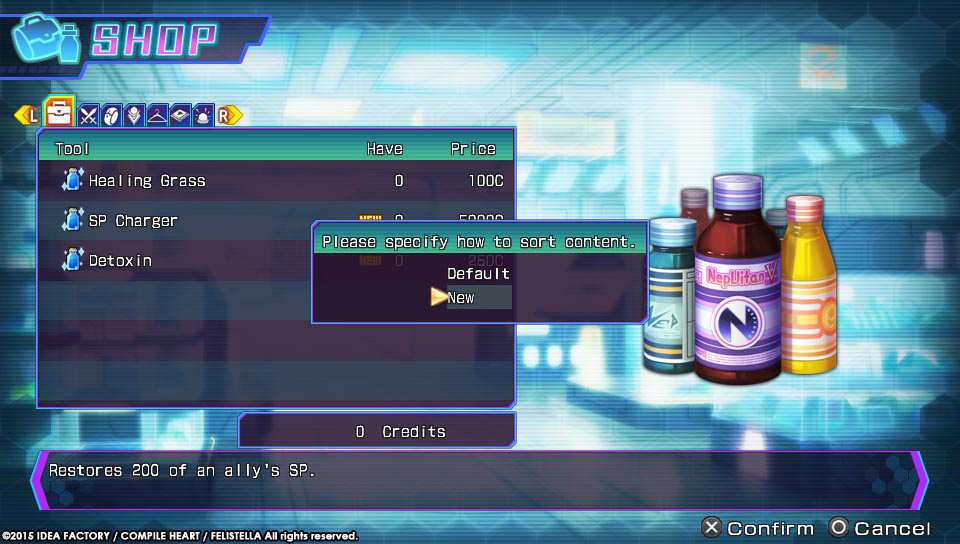Pick the SP Charger item row
This screenshot has height=544, width=960.
[133, 221]
